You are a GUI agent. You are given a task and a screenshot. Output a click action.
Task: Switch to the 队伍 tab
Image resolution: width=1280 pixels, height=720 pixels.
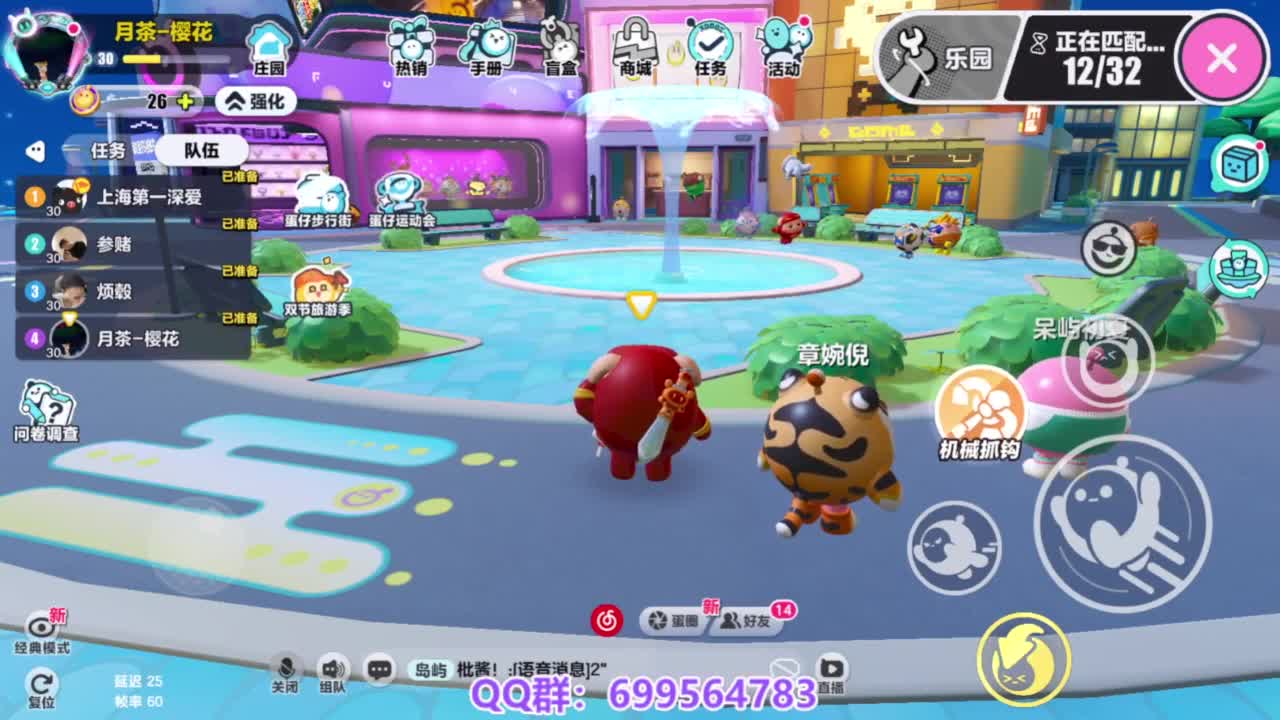(x=200, y=149)
